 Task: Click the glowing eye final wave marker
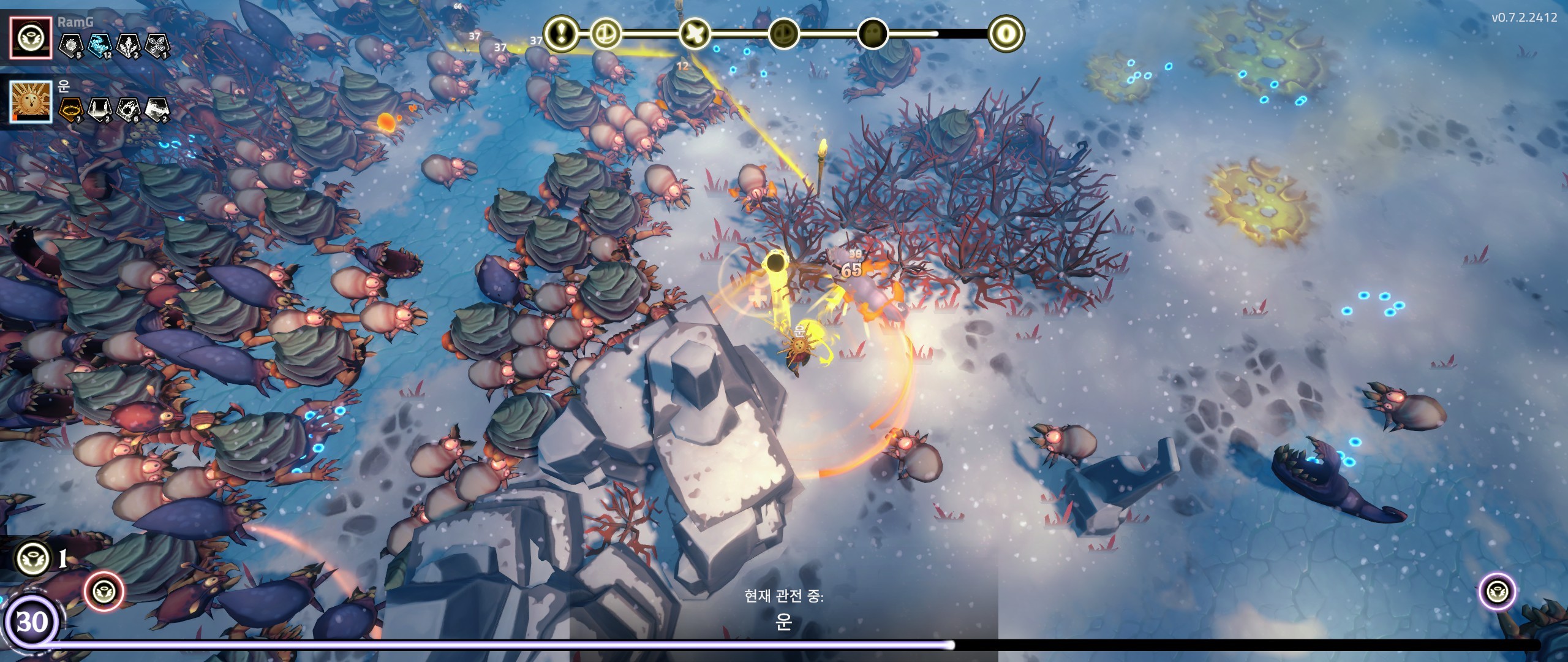click(1006, 32)
